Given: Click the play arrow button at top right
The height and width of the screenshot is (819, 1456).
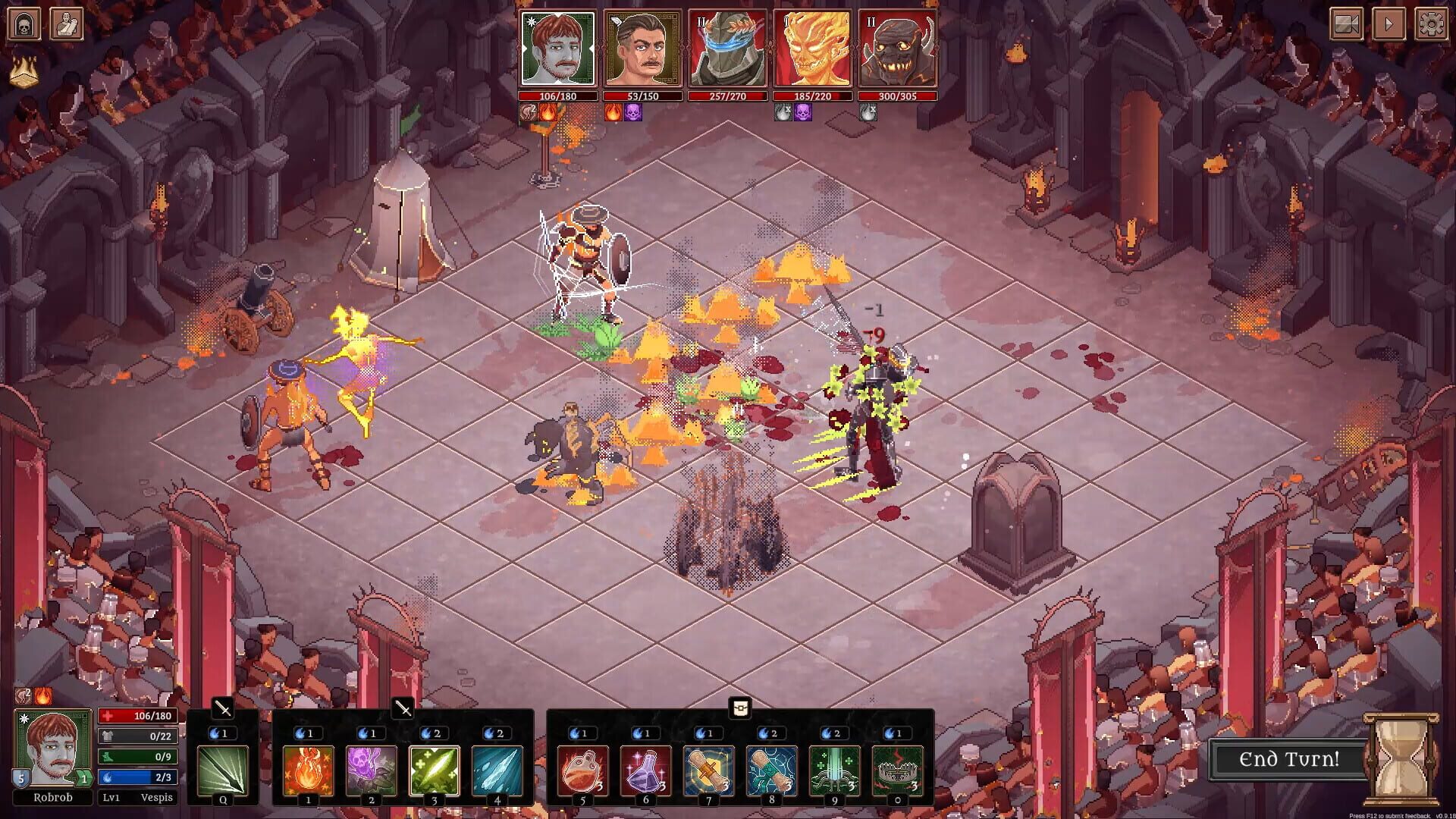Looking at the screenshot, I should [x=1389, y=23].
